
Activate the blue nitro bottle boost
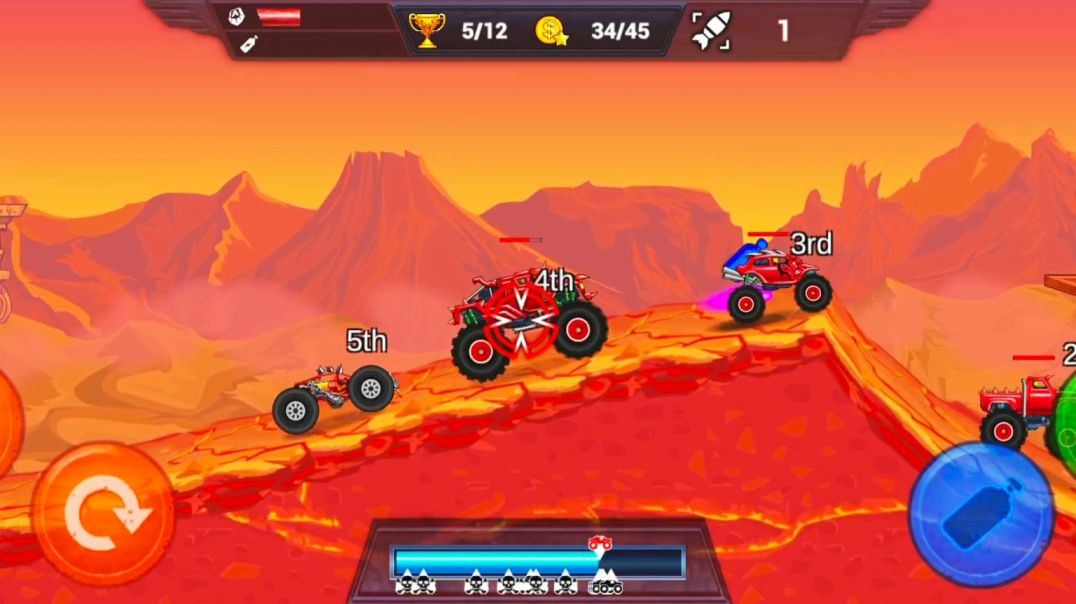pos(981,513)
